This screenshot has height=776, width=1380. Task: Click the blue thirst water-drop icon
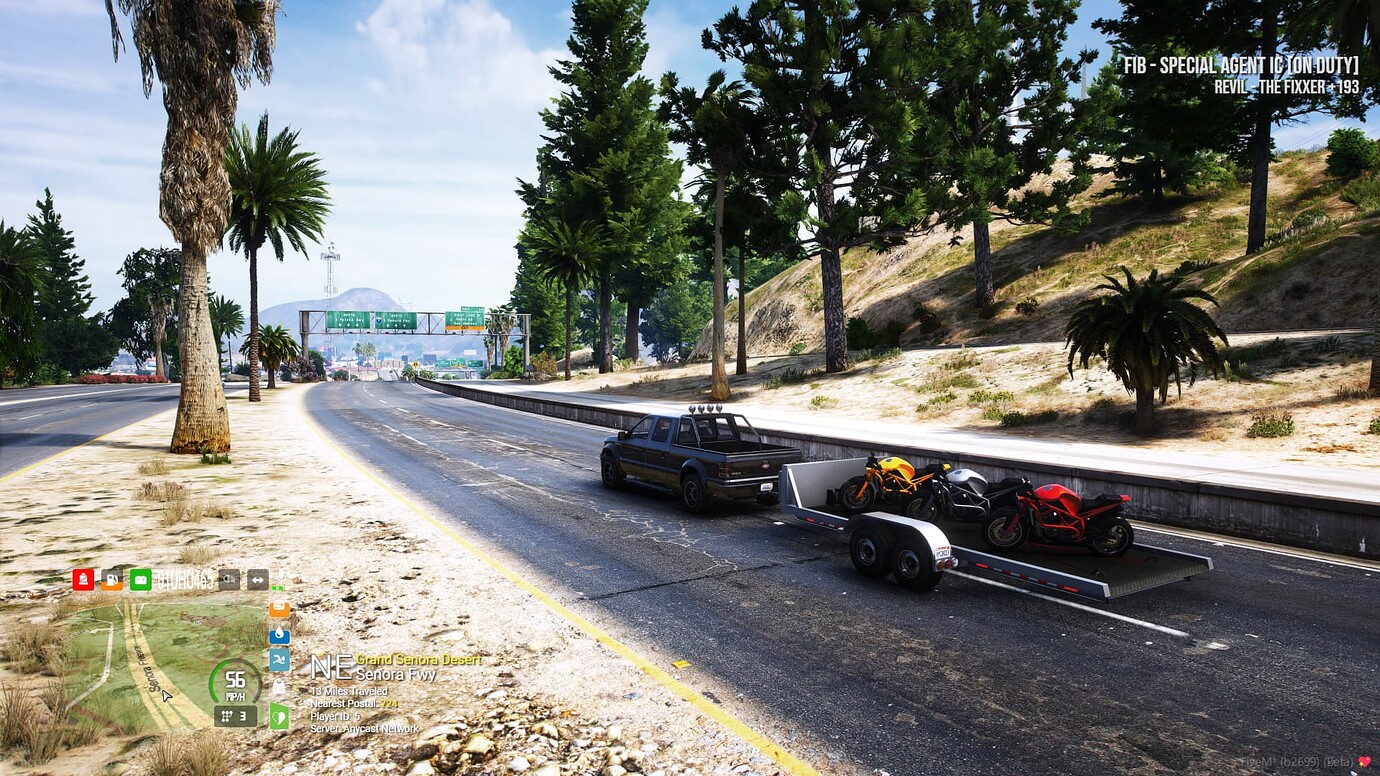[279, 634]
